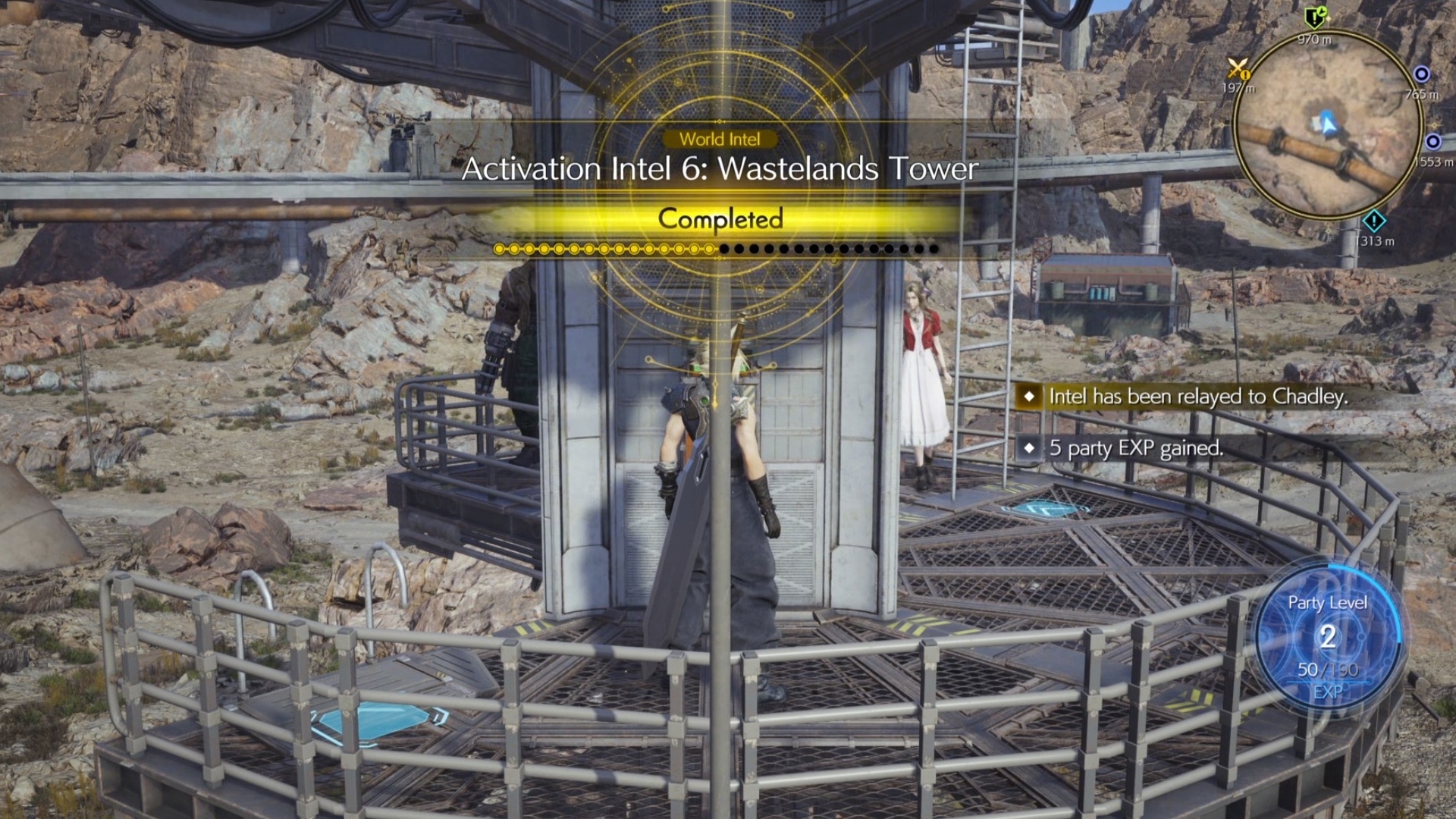Click the player arrow on the minimap
The image size is (1456, 819).
coord(1326,121)
